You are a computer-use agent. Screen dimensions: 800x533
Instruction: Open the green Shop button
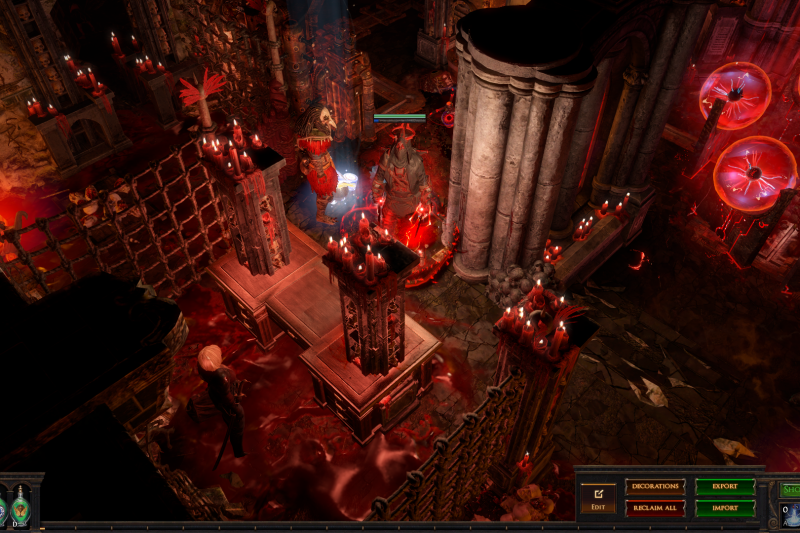[790, 488]
